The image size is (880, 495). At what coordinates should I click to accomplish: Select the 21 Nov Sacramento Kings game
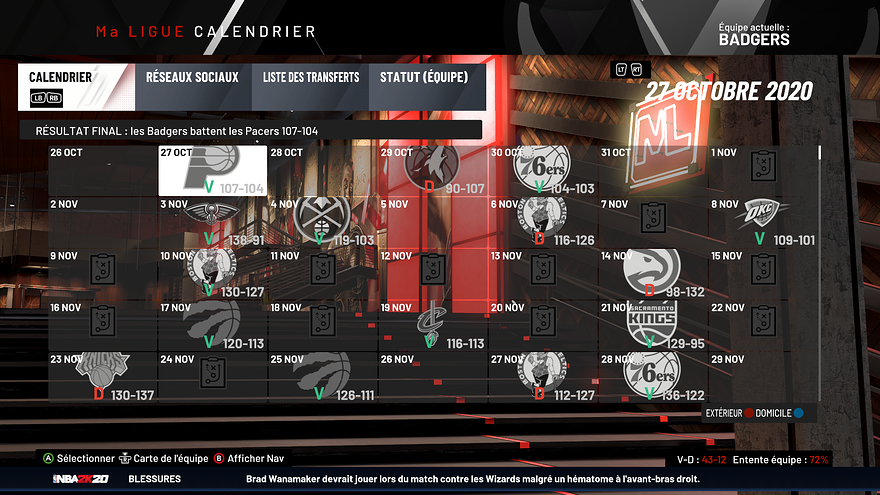tap(652, 326)
